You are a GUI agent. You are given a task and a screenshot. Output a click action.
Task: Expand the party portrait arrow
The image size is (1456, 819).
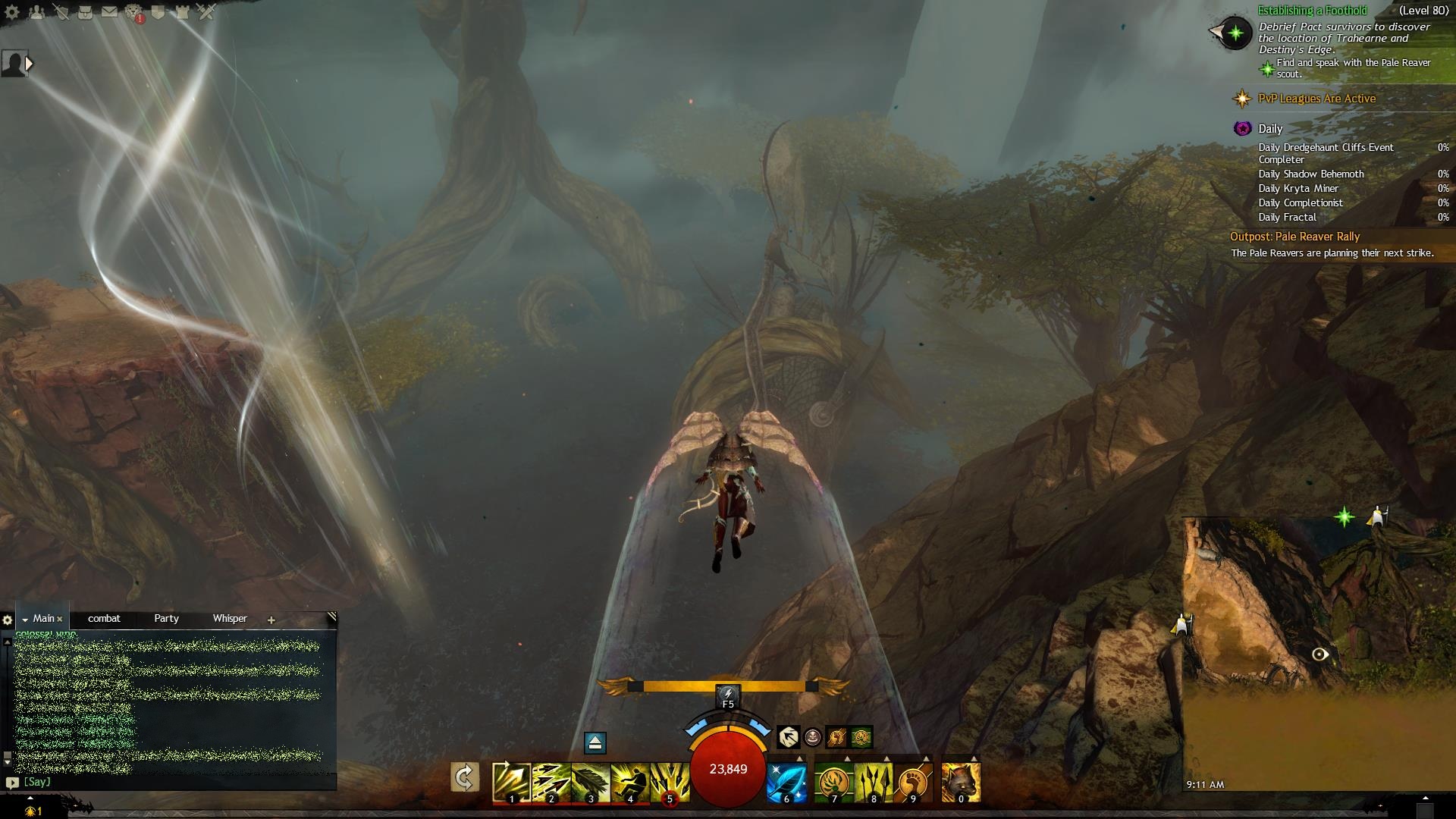tap(30, 64)
